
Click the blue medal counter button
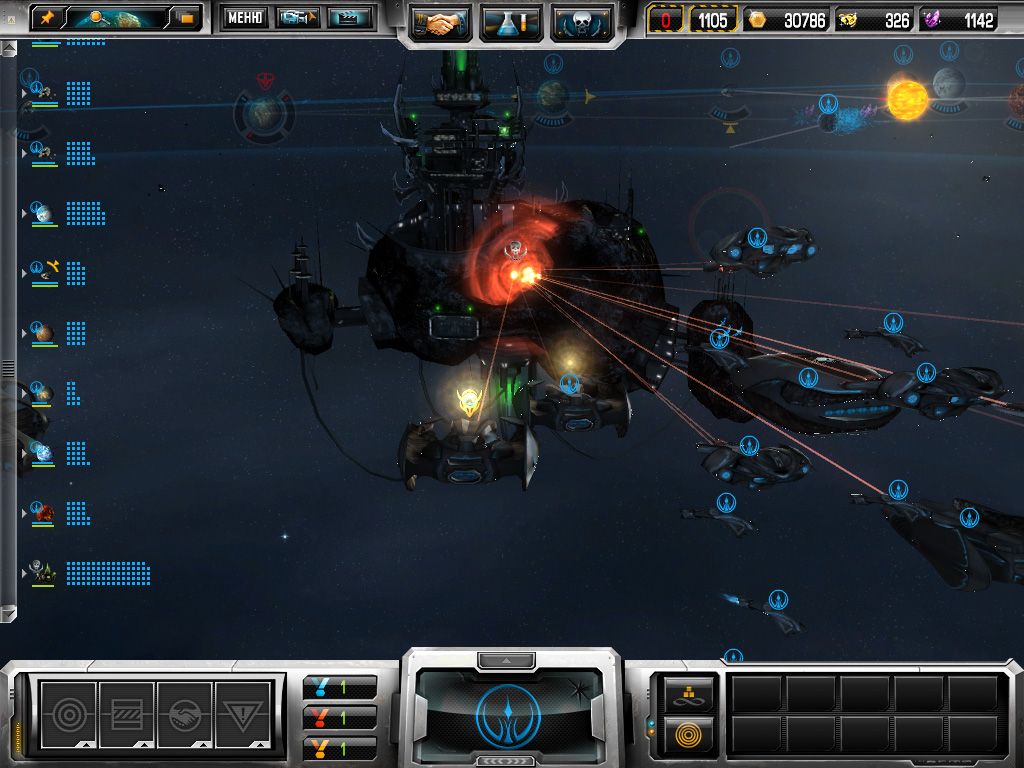[x=340, y=687]
